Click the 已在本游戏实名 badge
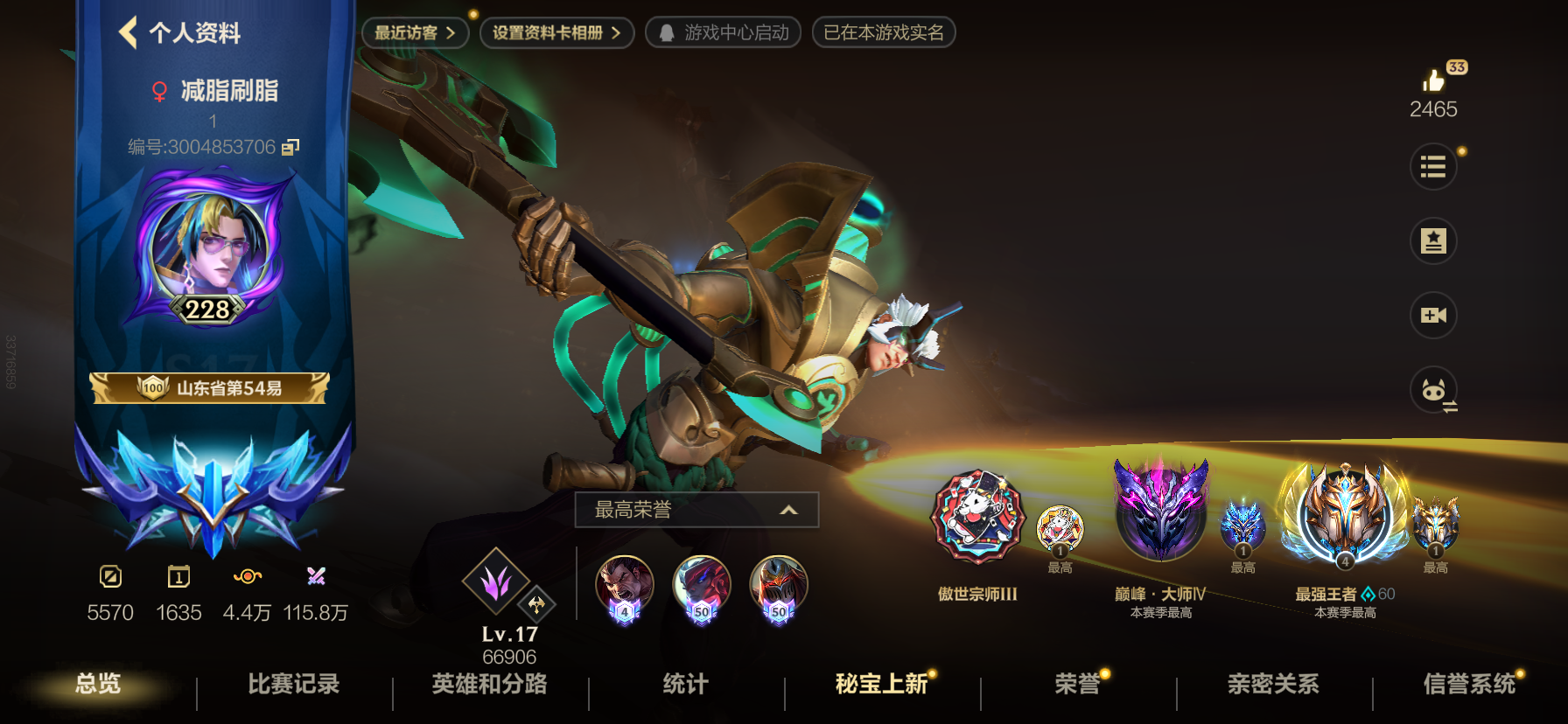 tap(884, 33)
